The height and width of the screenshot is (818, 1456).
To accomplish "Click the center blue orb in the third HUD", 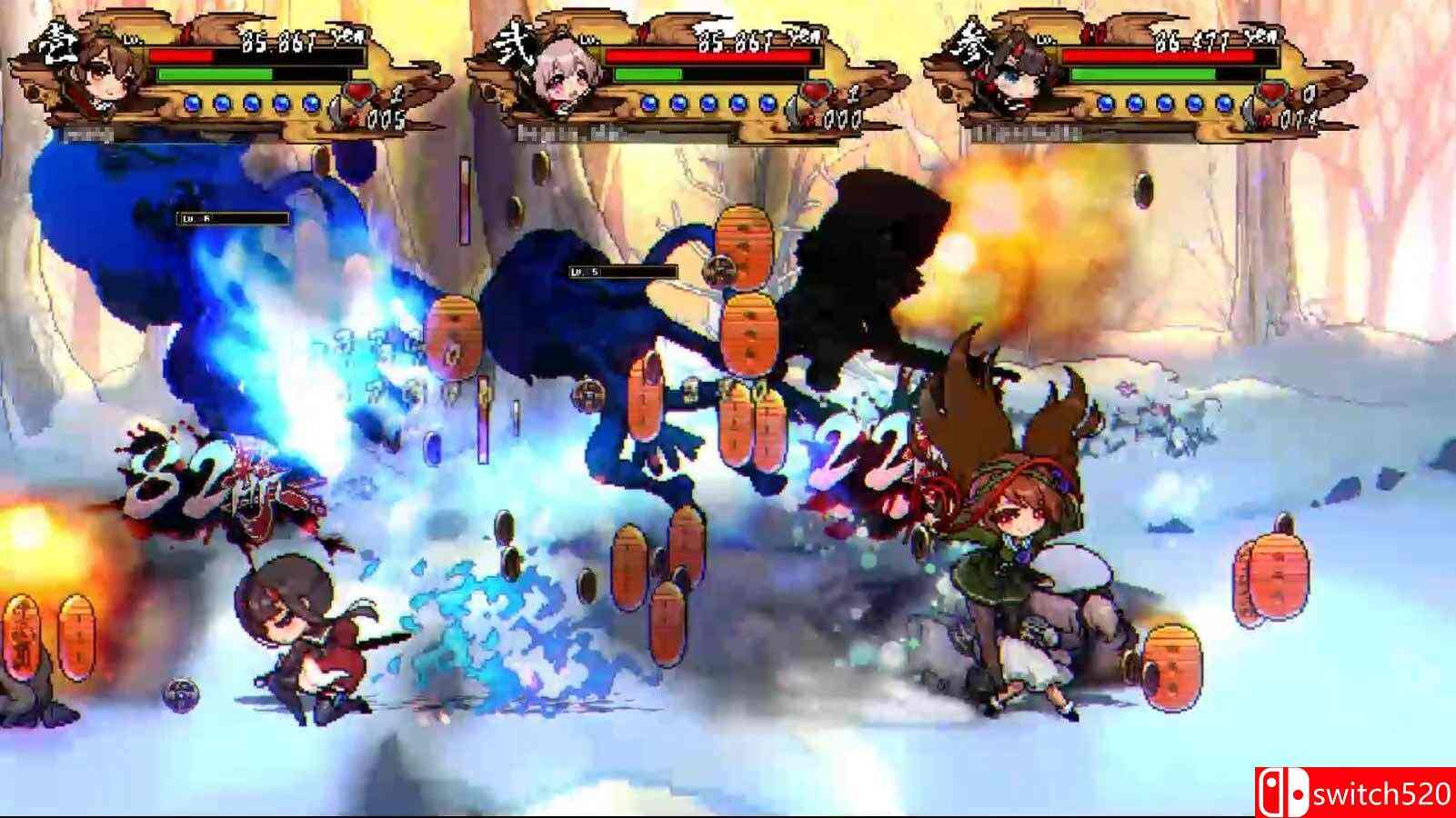I will (x=1166, y=103).
